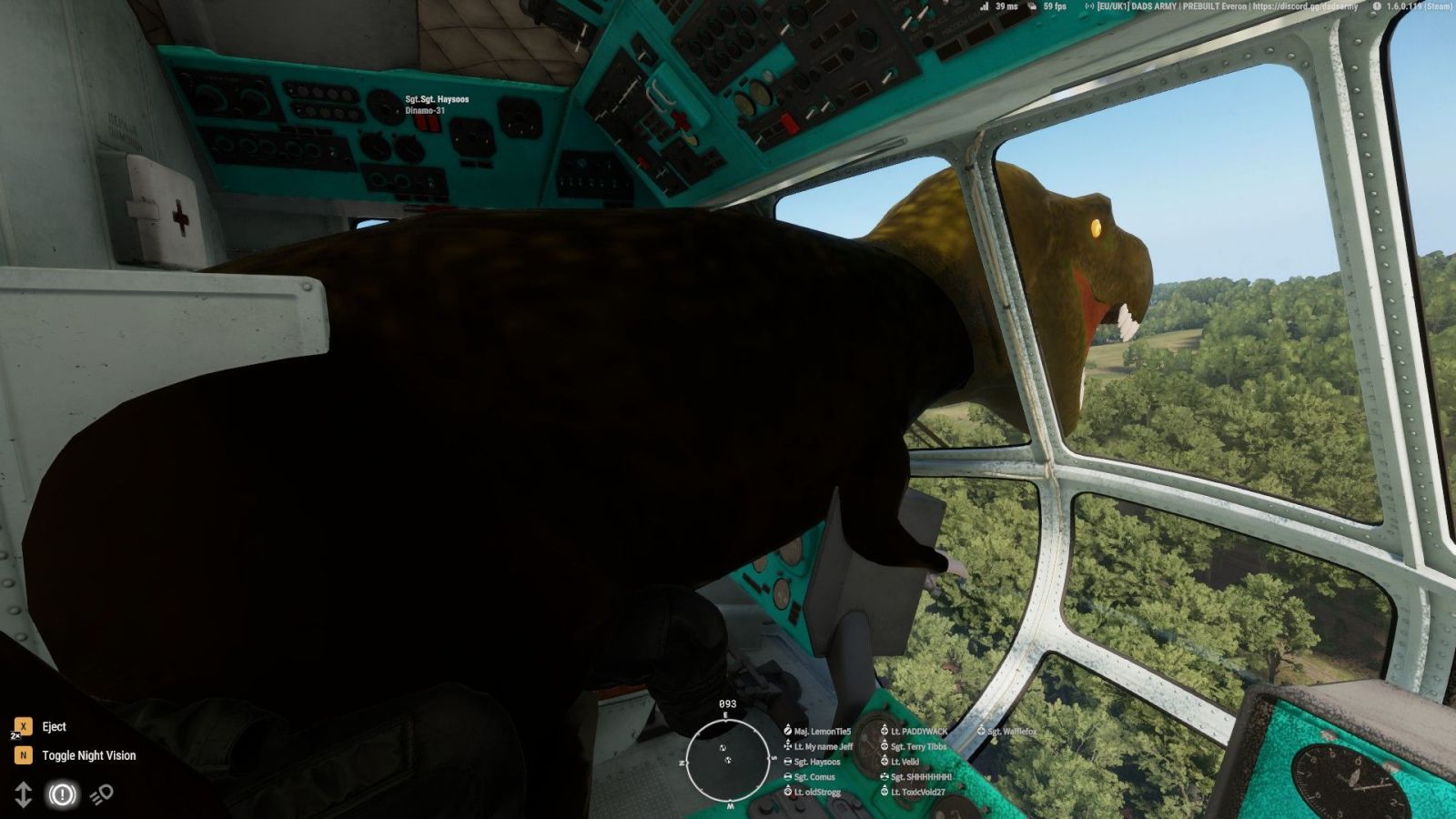Pick Lt. oldStrogg in the group list

[x=816, y=793]
